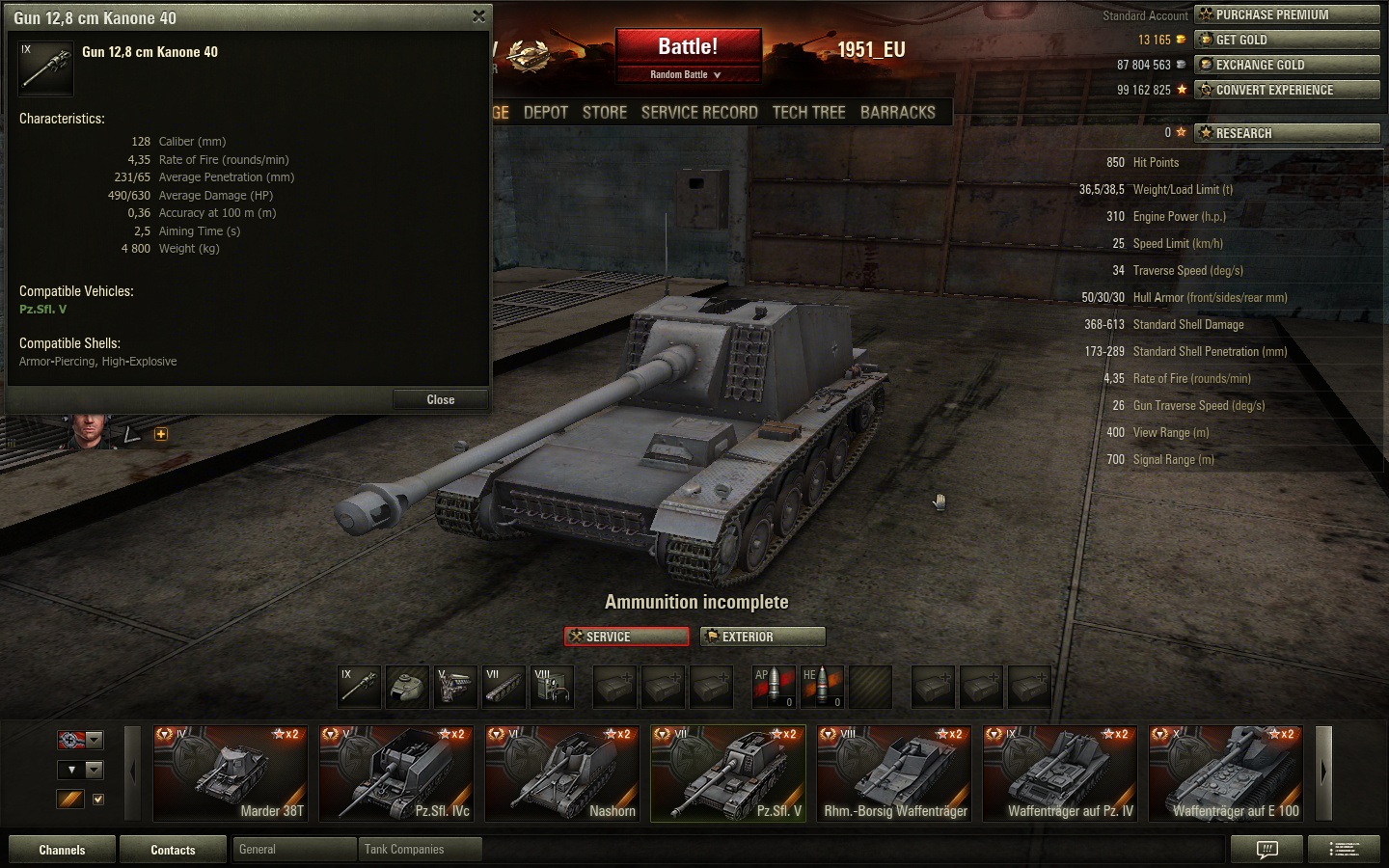Open the Tech Tree
This screenshot has height=868, width=1389.
pyautogui.click(x=808, y=112)
